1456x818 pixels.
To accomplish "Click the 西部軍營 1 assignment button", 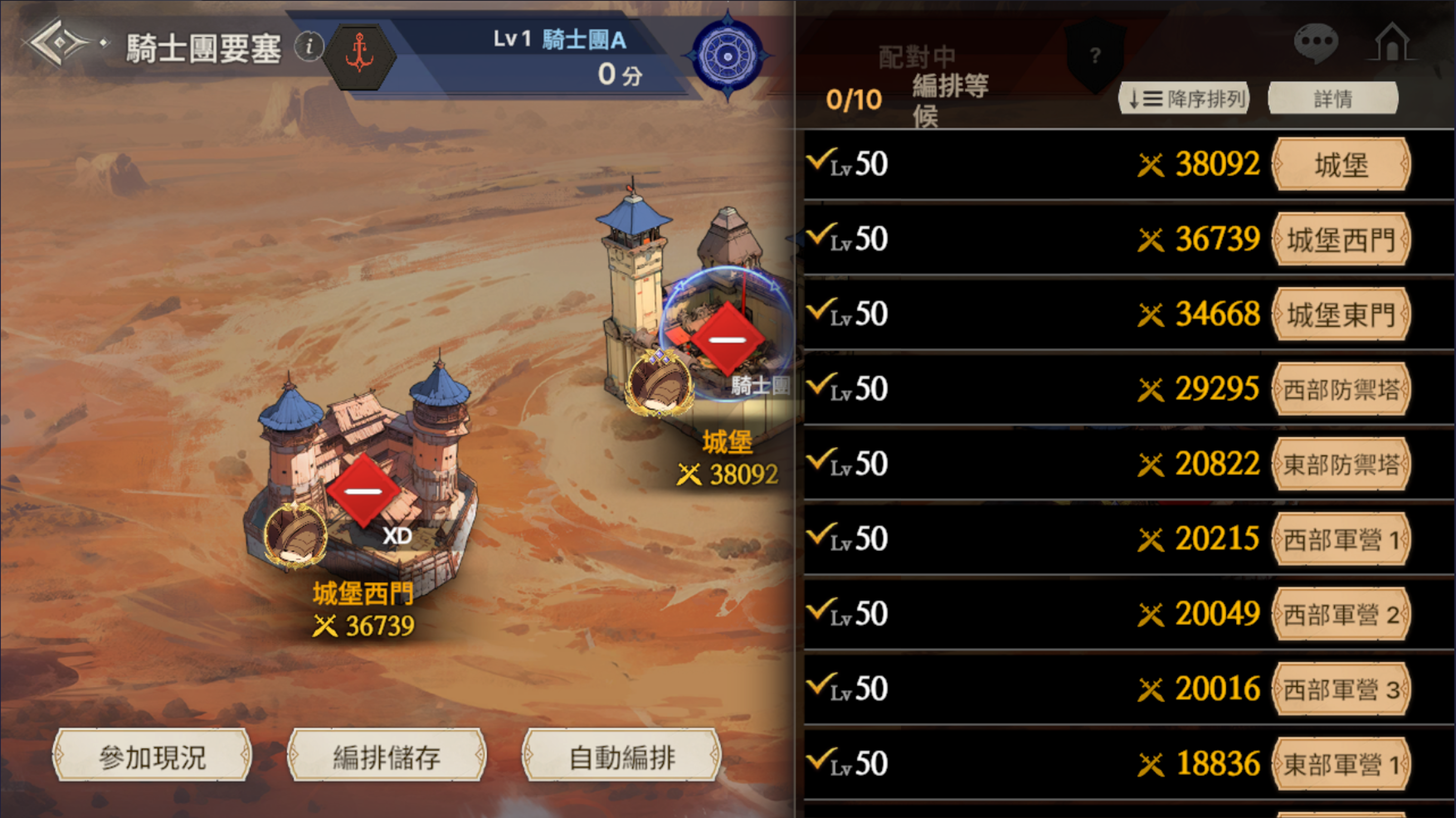I will tap(1341, 539).
